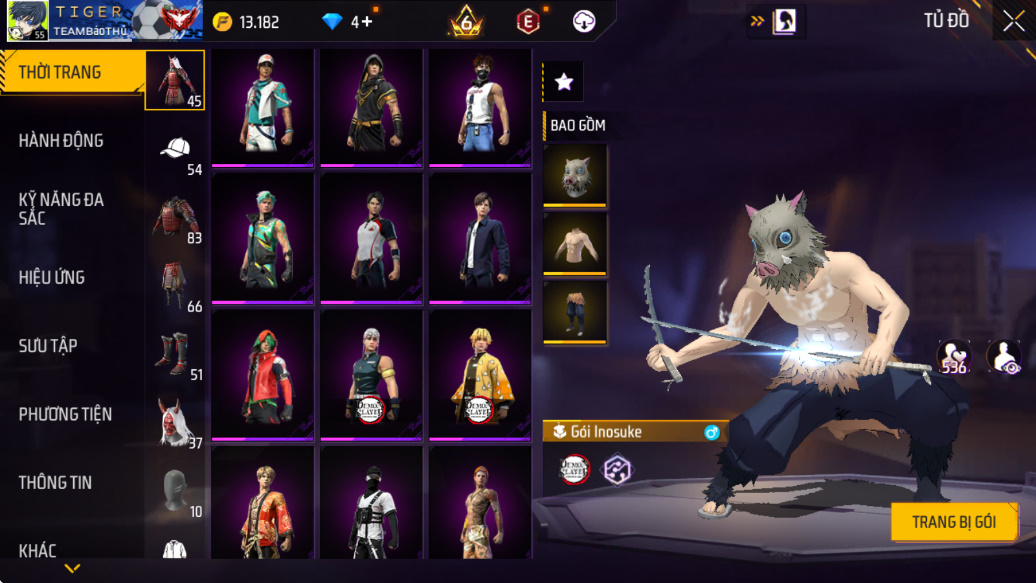
Task: Select the Kỹ Năng Đa Sắc tab
Action: pyautogui.click(x=61, y=208)
